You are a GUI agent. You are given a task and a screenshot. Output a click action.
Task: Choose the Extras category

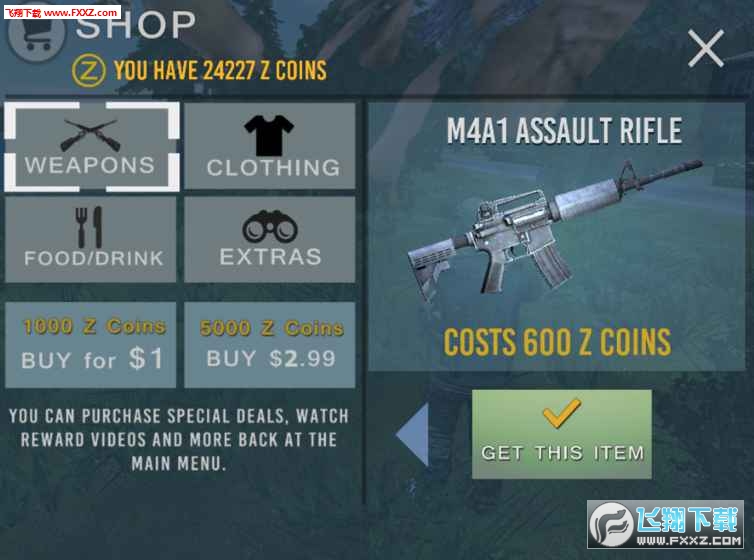coord(270,239)
